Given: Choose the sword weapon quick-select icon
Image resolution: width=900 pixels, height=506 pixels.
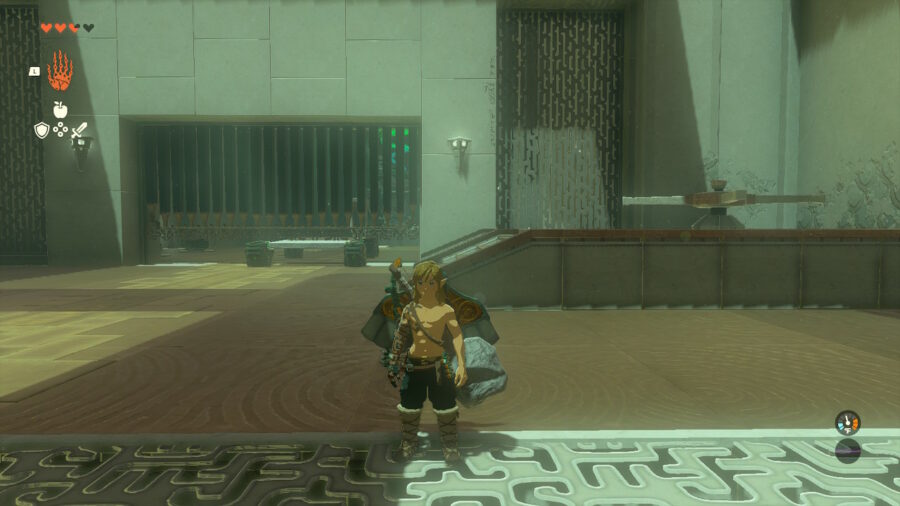Looking at the screenshot, I should pyautogui.click(x=79, y=130).
